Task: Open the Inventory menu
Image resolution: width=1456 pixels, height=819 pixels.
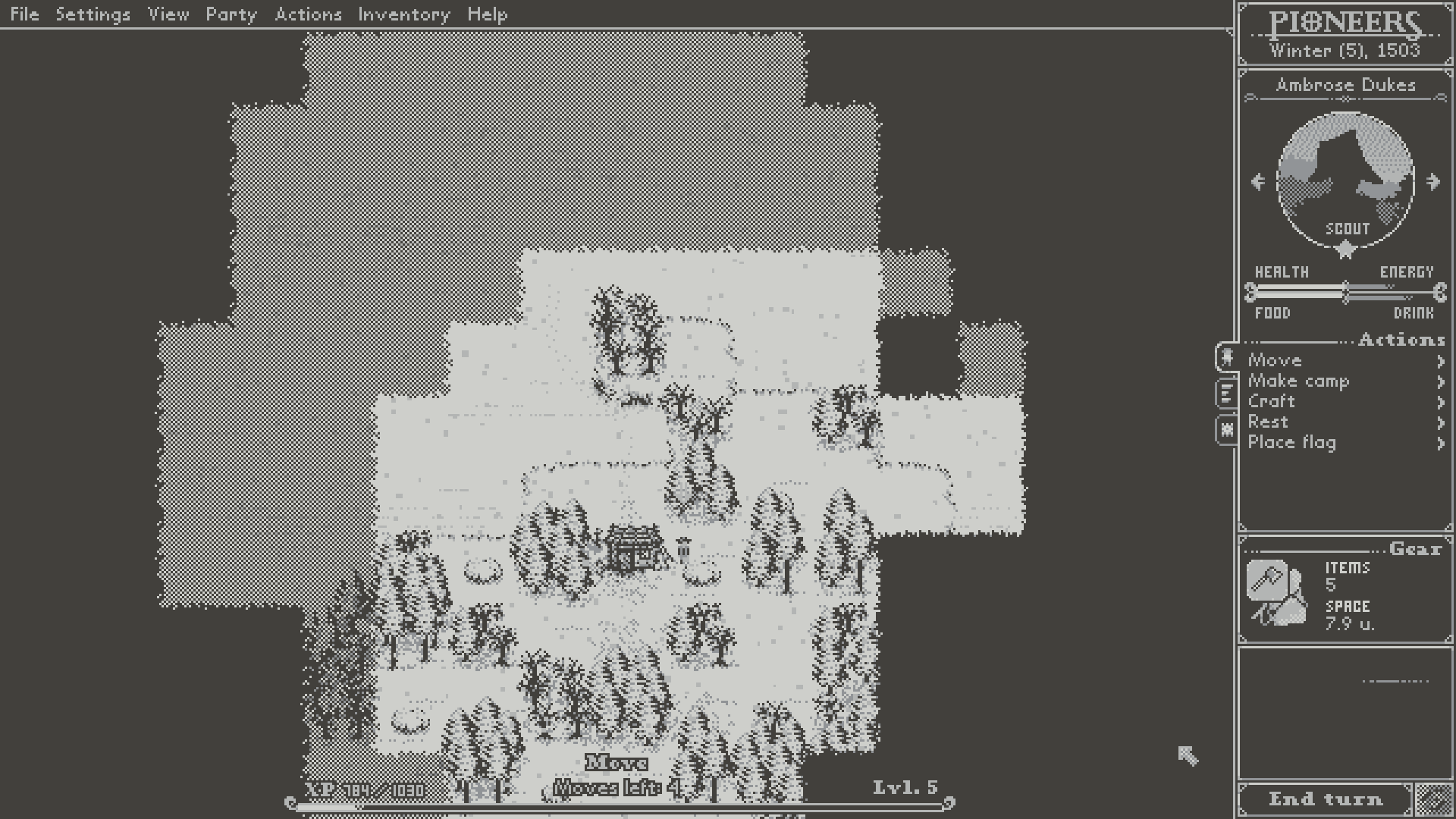Action: (404, 14)
